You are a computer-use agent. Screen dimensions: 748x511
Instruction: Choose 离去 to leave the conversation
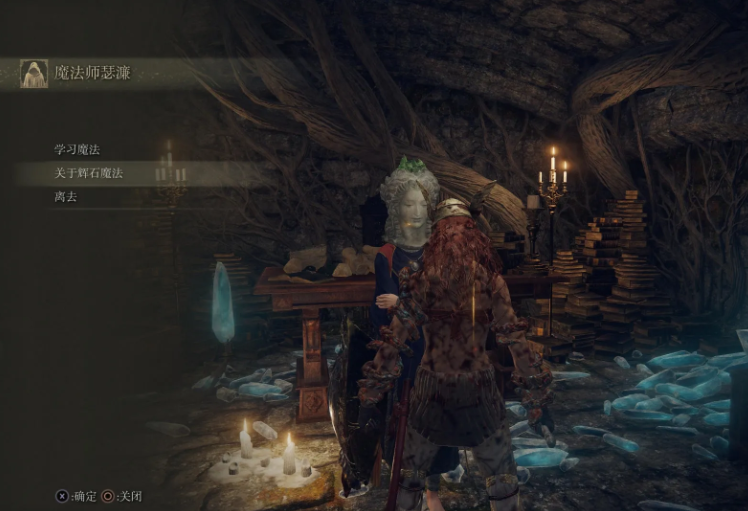click(66, 197)
